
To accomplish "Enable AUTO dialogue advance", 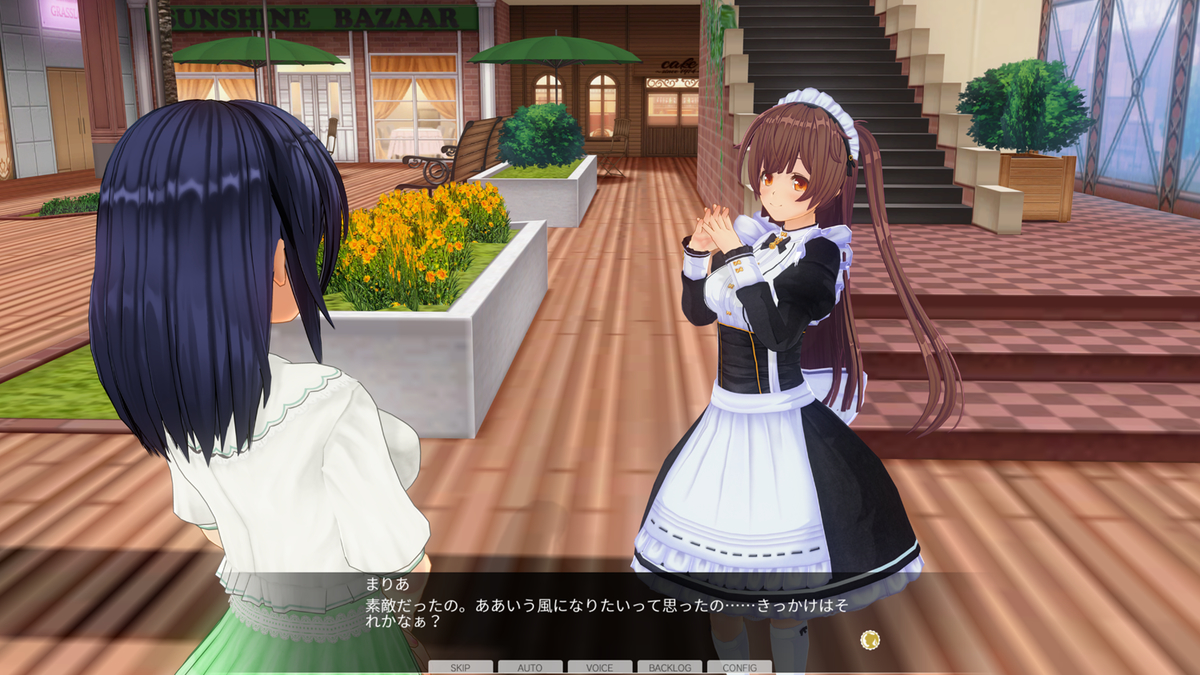I will coord(530,667).
